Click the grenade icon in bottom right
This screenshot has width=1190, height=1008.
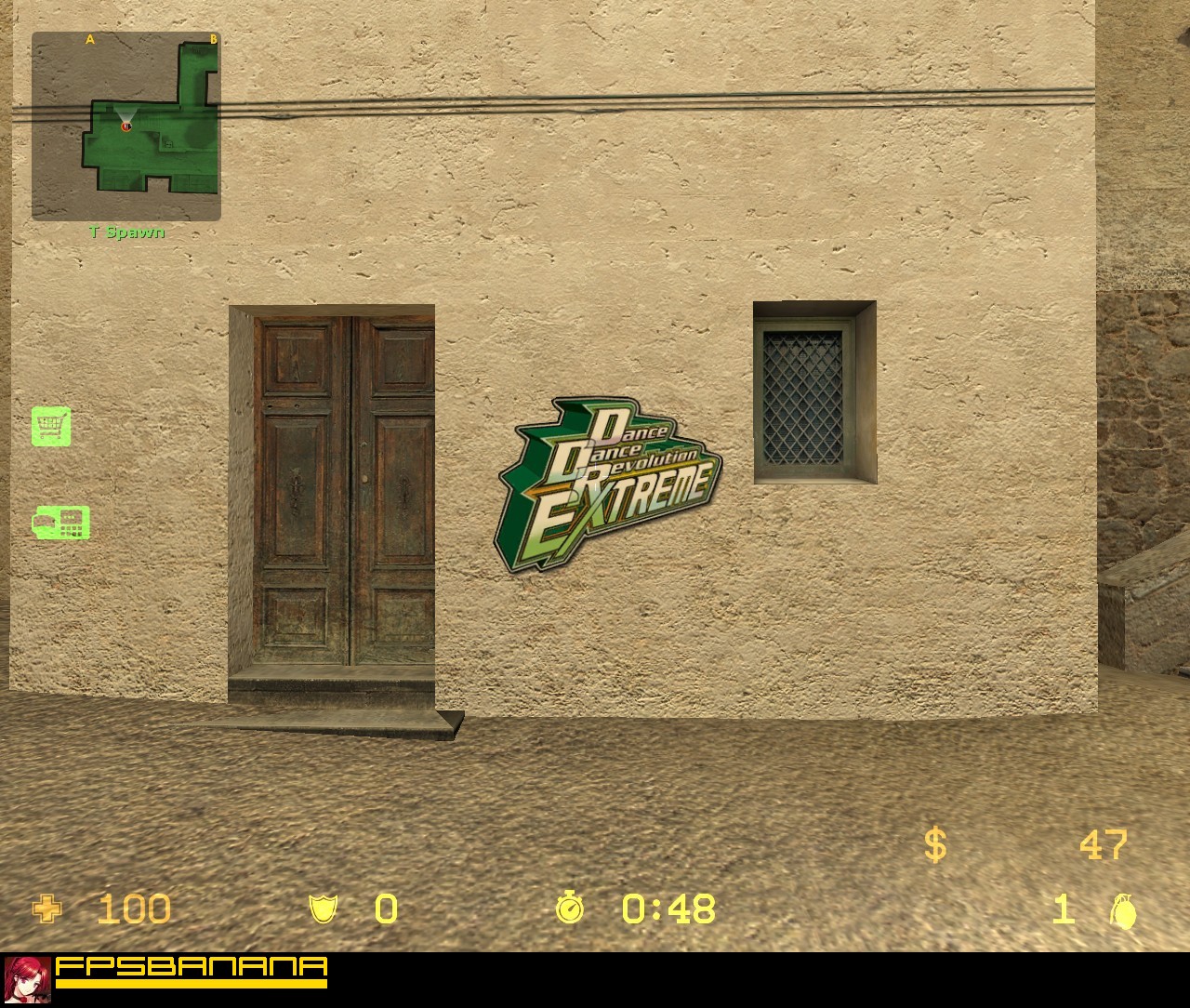click(x=1124, y=909)
